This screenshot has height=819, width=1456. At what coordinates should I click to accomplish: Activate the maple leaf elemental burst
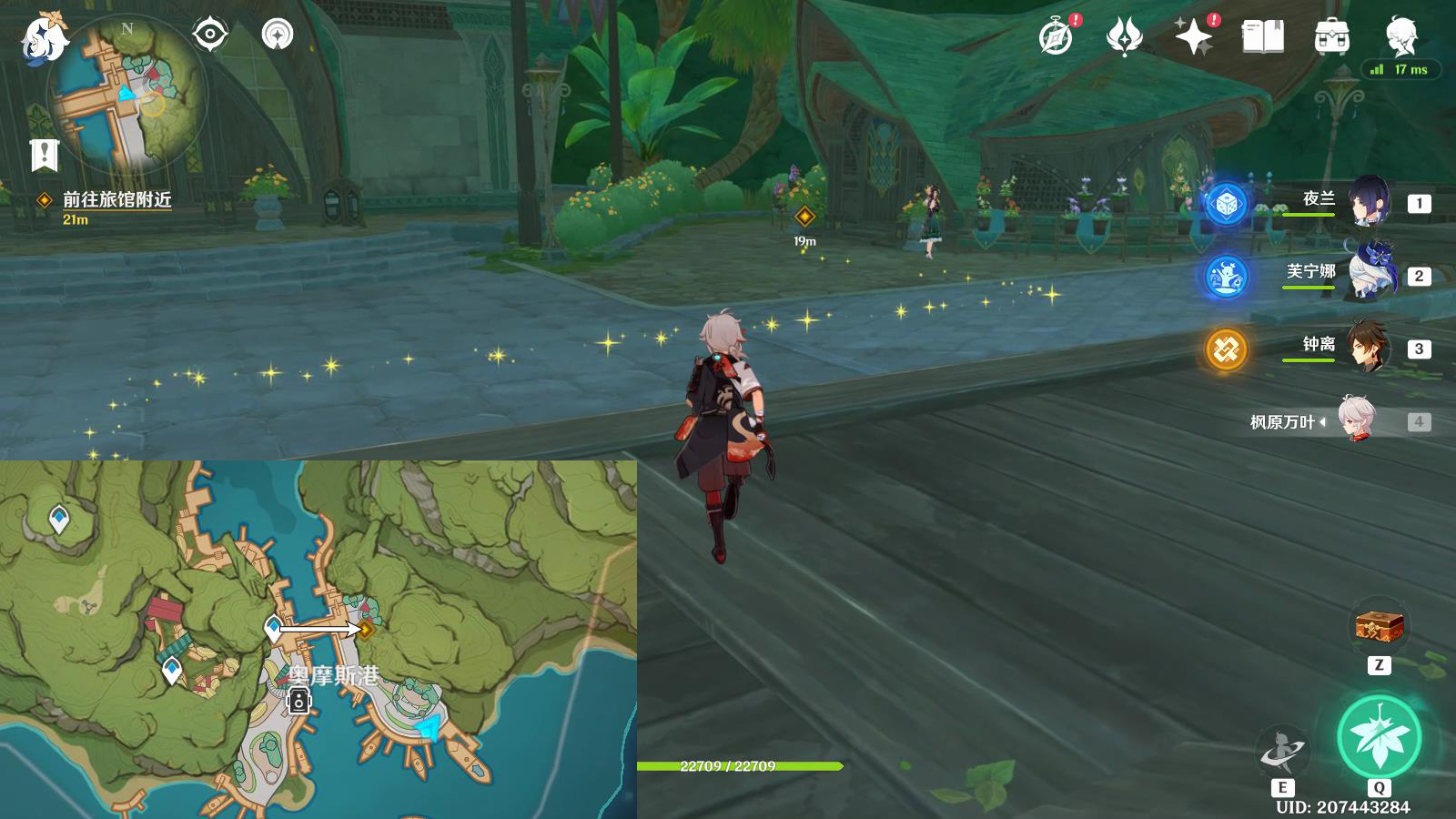[1380, 736]
